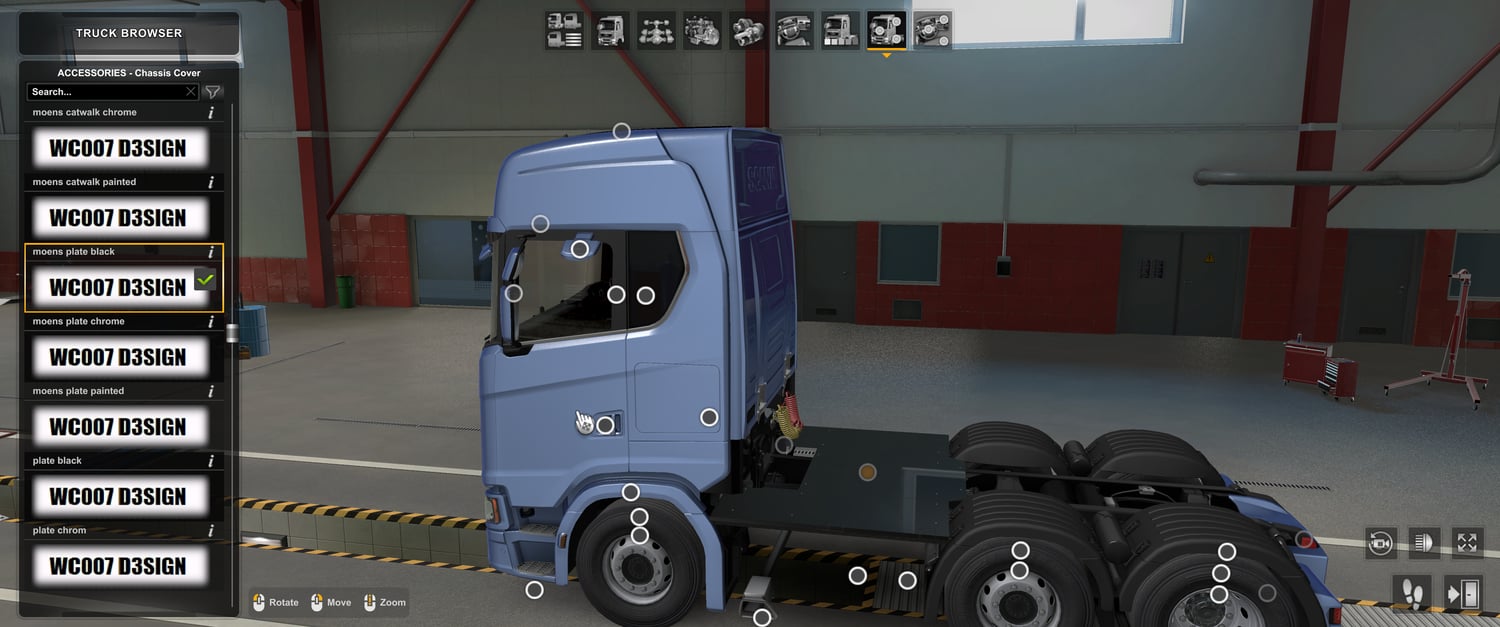This screenshot has height=627, width=1500.
Task: Open the truck configurations list tab
Action: (565, 31)
